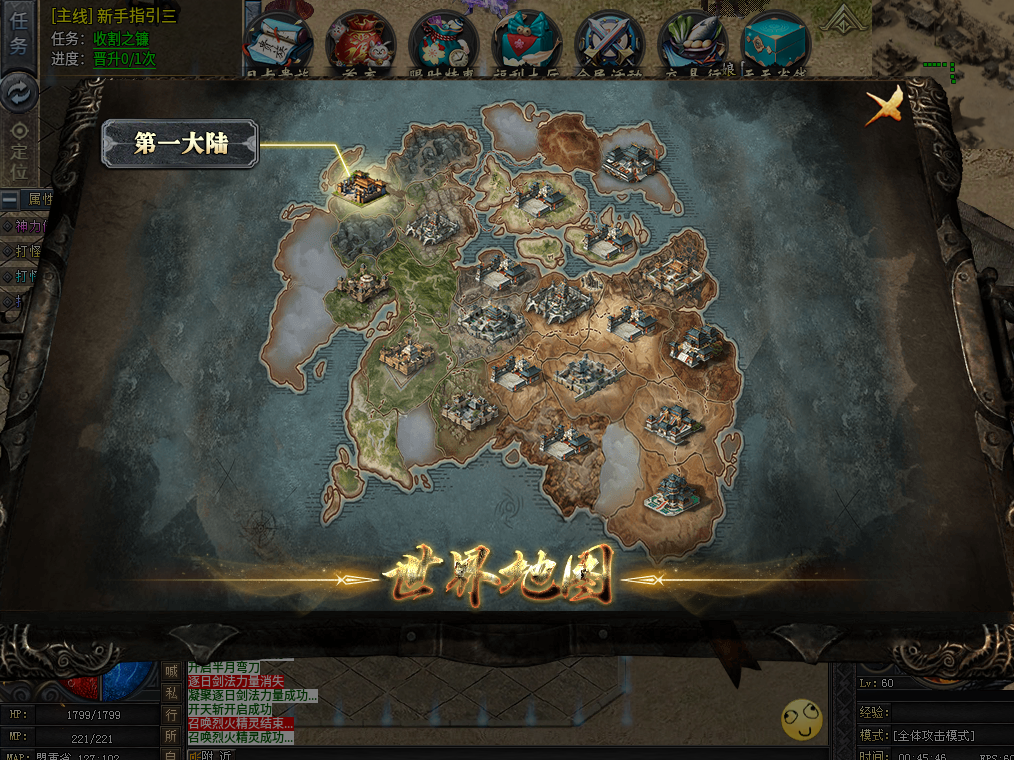Open the teal gift box with red ribbon
Viewport: 1014px width, 760px height.
coord(527,42)
